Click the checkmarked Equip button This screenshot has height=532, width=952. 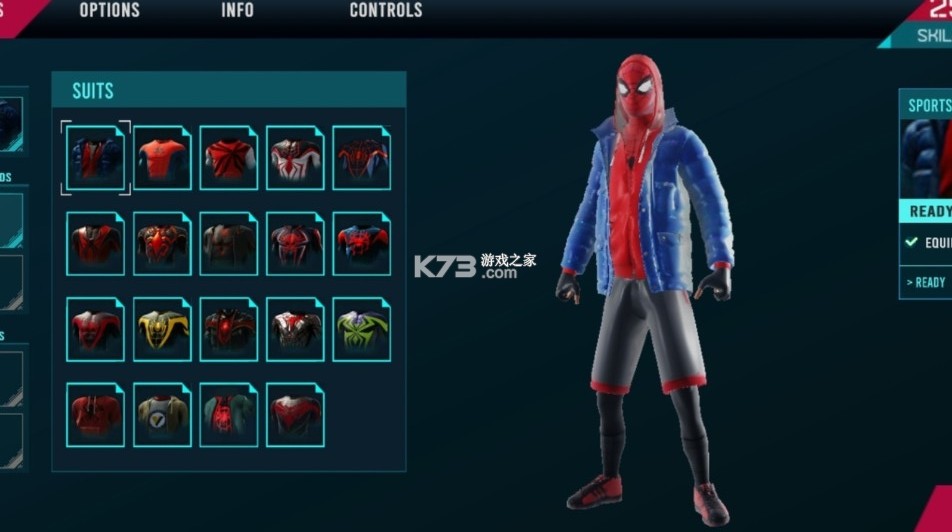pyautogui.click(x=928, y=242)
